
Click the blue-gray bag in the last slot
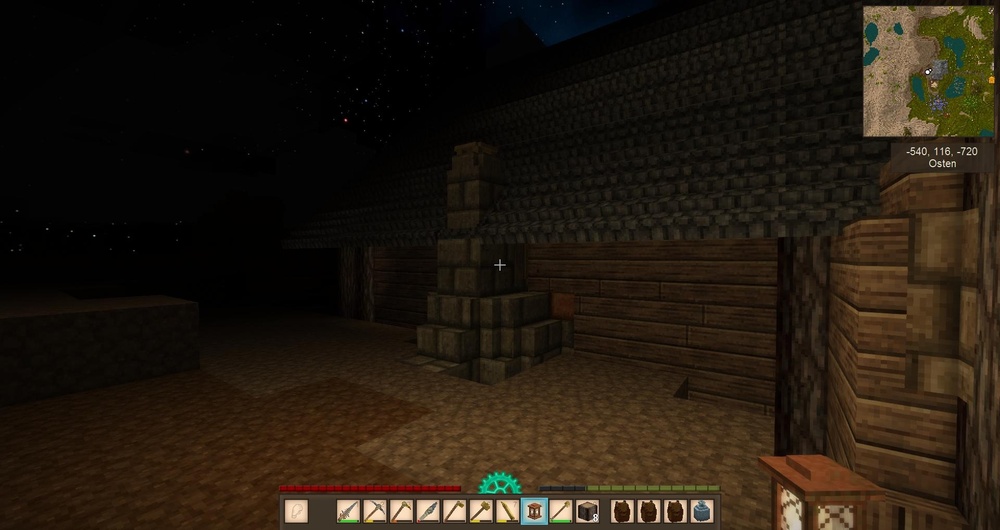(702, 511)
